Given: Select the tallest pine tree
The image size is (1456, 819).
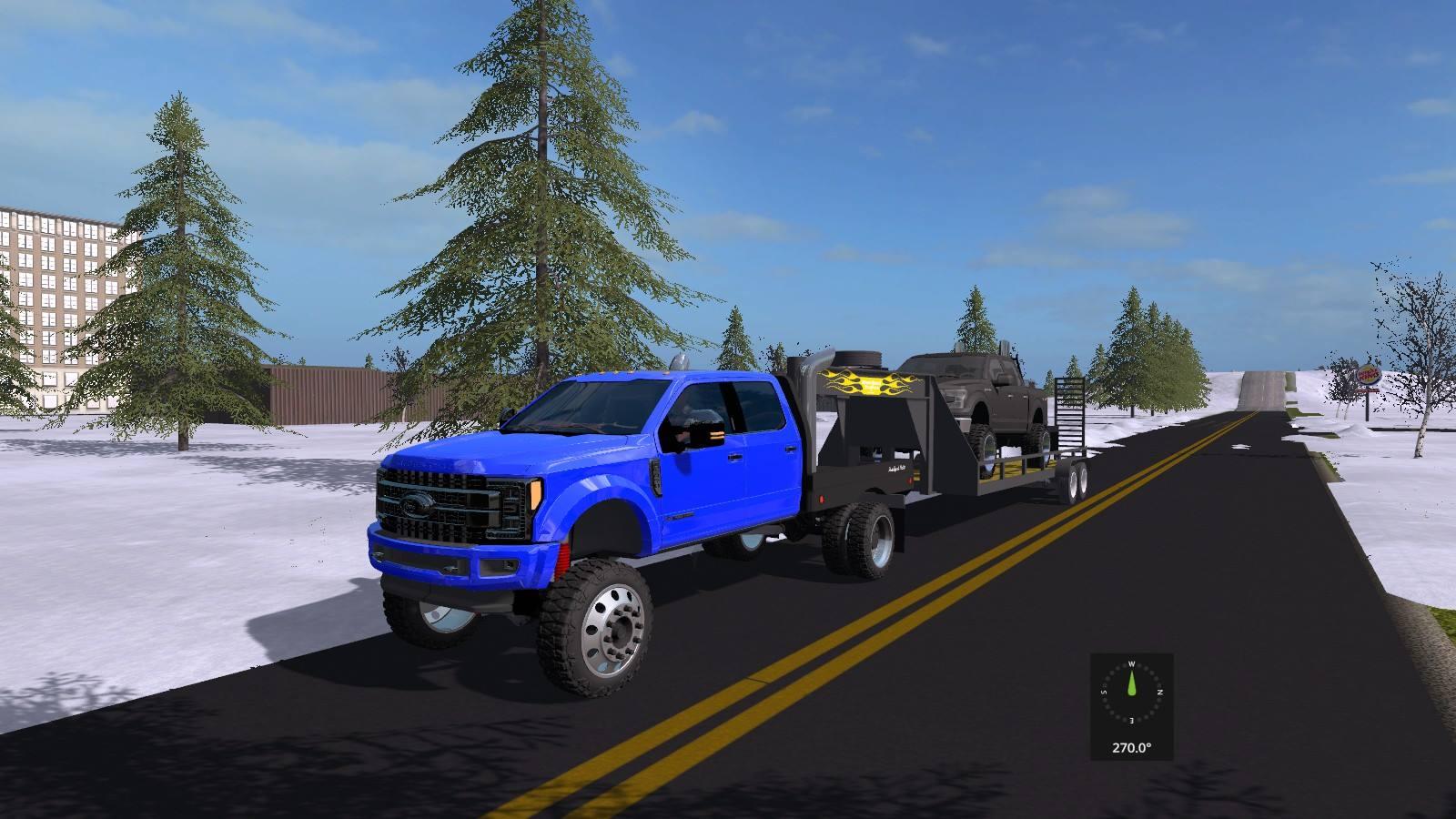Looking at the screenshot, I should [537, 182].
